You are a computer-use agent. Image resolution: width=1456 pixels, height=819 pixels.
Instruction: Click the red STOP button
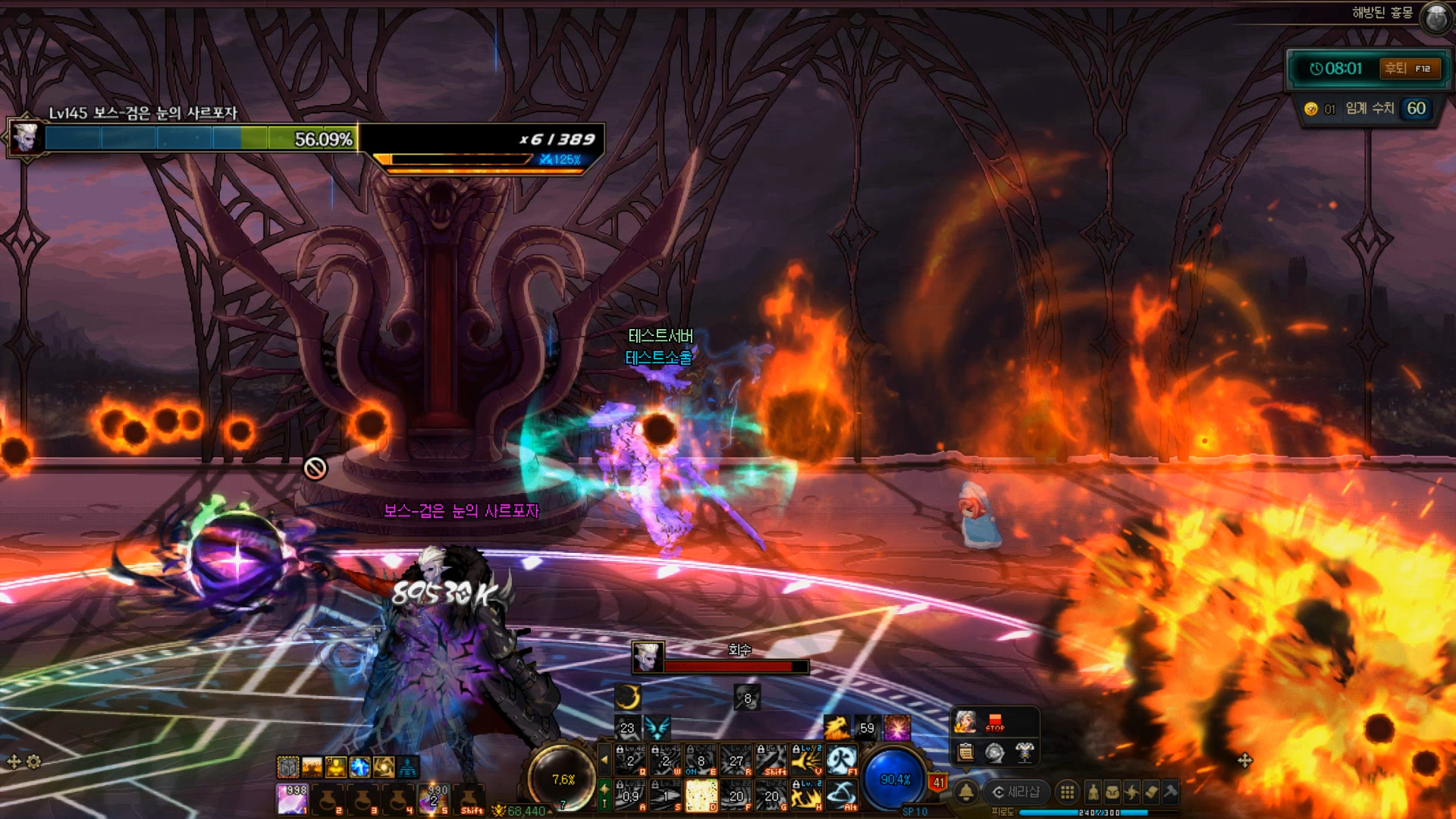coord(995,722)
